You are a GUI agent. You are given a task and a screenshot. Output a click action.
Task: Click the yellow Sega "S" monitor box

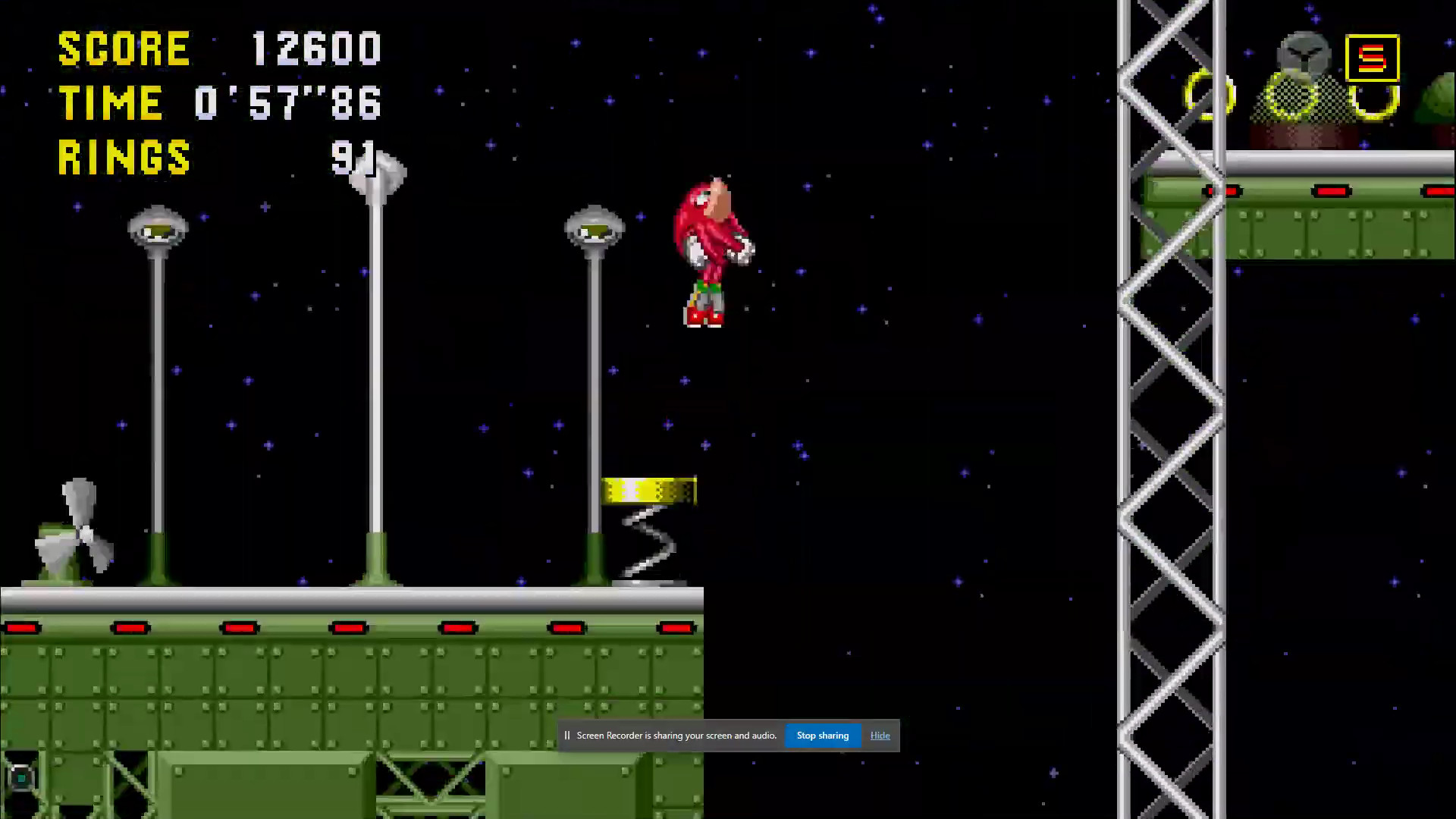pyautogui.click(x=1373, y=58)
